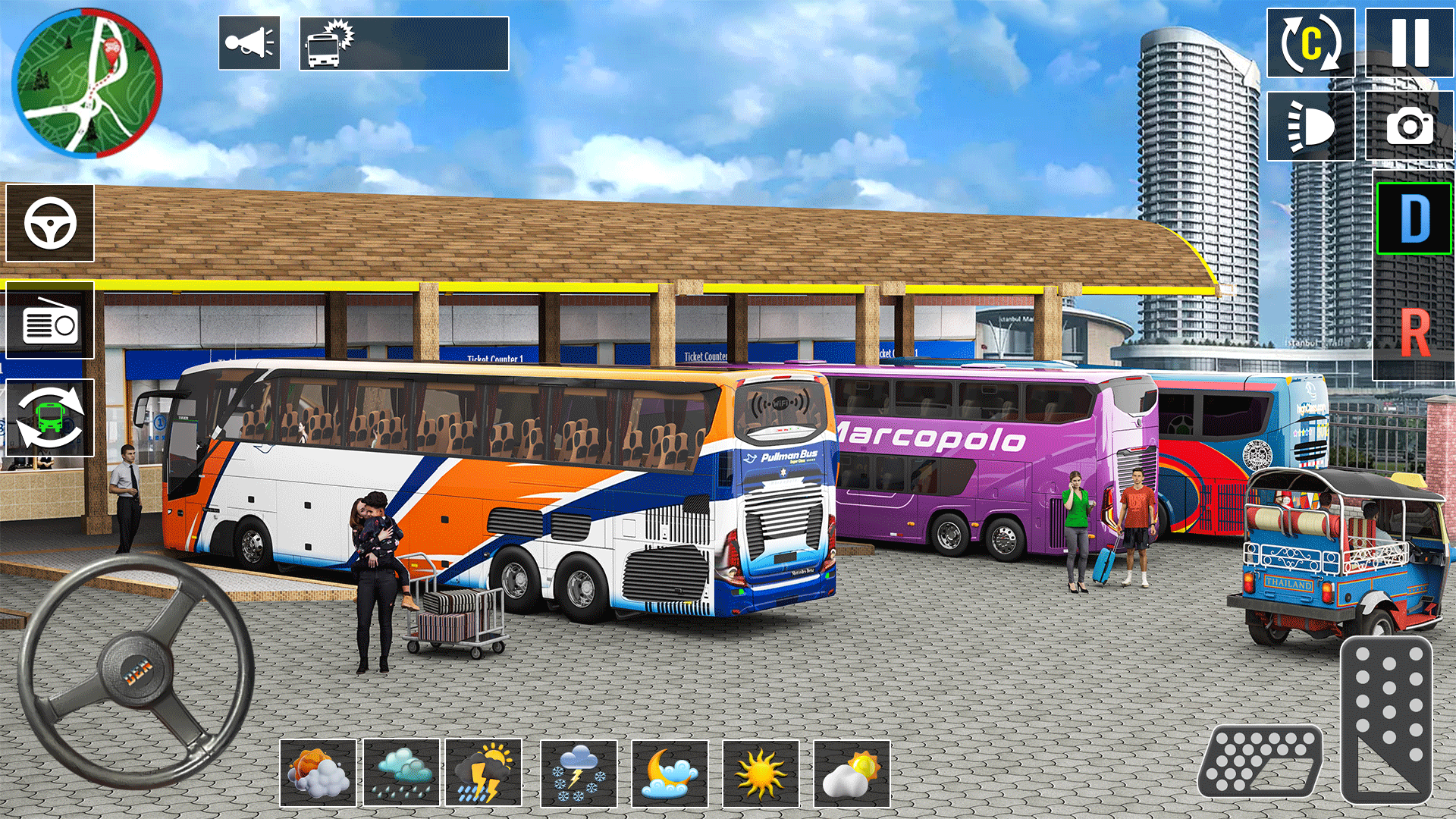Sound the bus horn
This screenshot has width=1456, height=819.
[250, 43]
